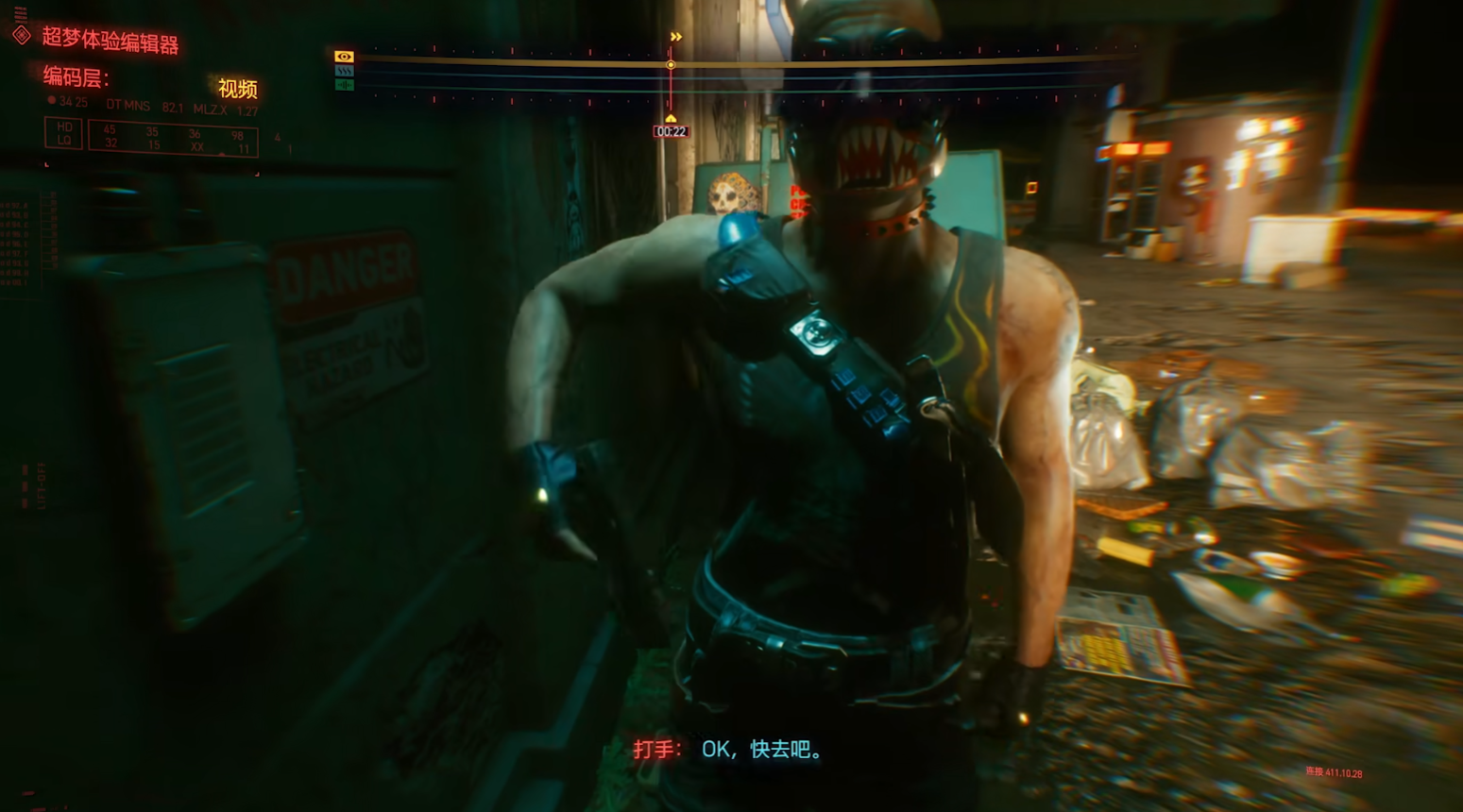Click the yellow fast-forward arrows above the timeline
The width and height of the screenshot is (1463, 812).
(x=676, y=37)
